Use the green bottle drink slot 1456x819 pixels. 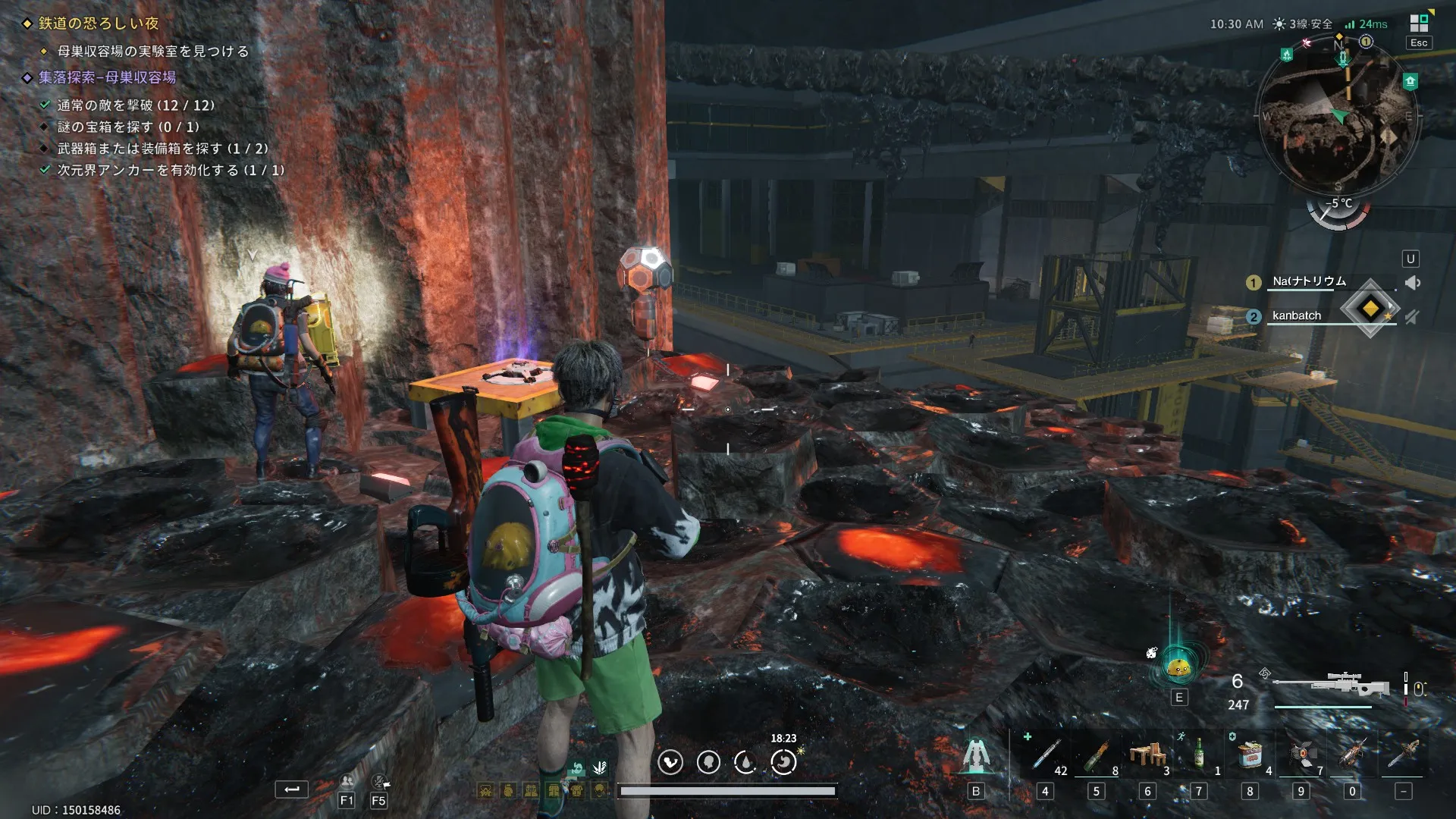[x=1198, y=755]
